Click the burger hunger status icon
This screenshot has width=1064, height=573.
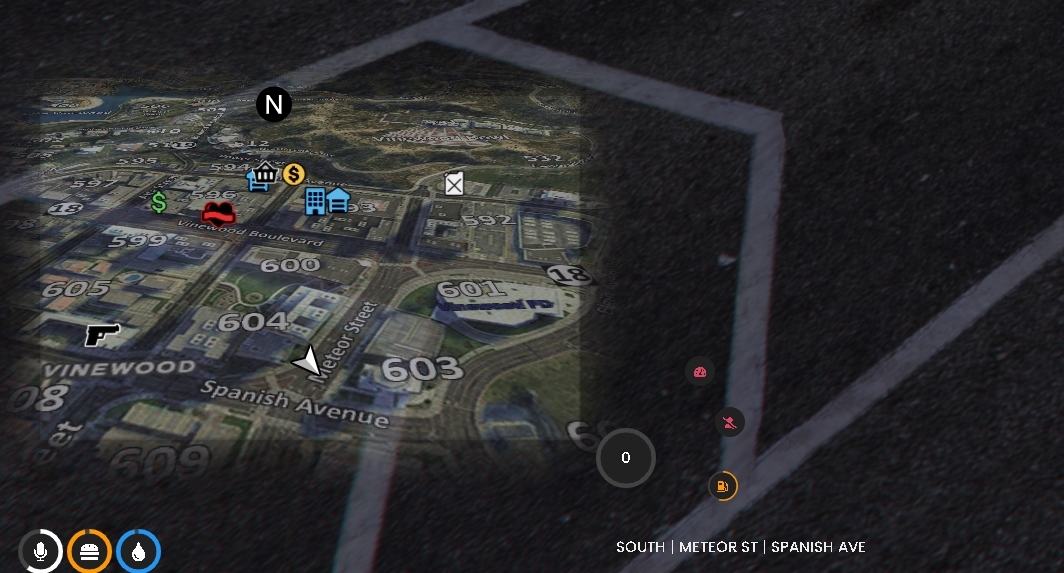[x=89, y=551]
